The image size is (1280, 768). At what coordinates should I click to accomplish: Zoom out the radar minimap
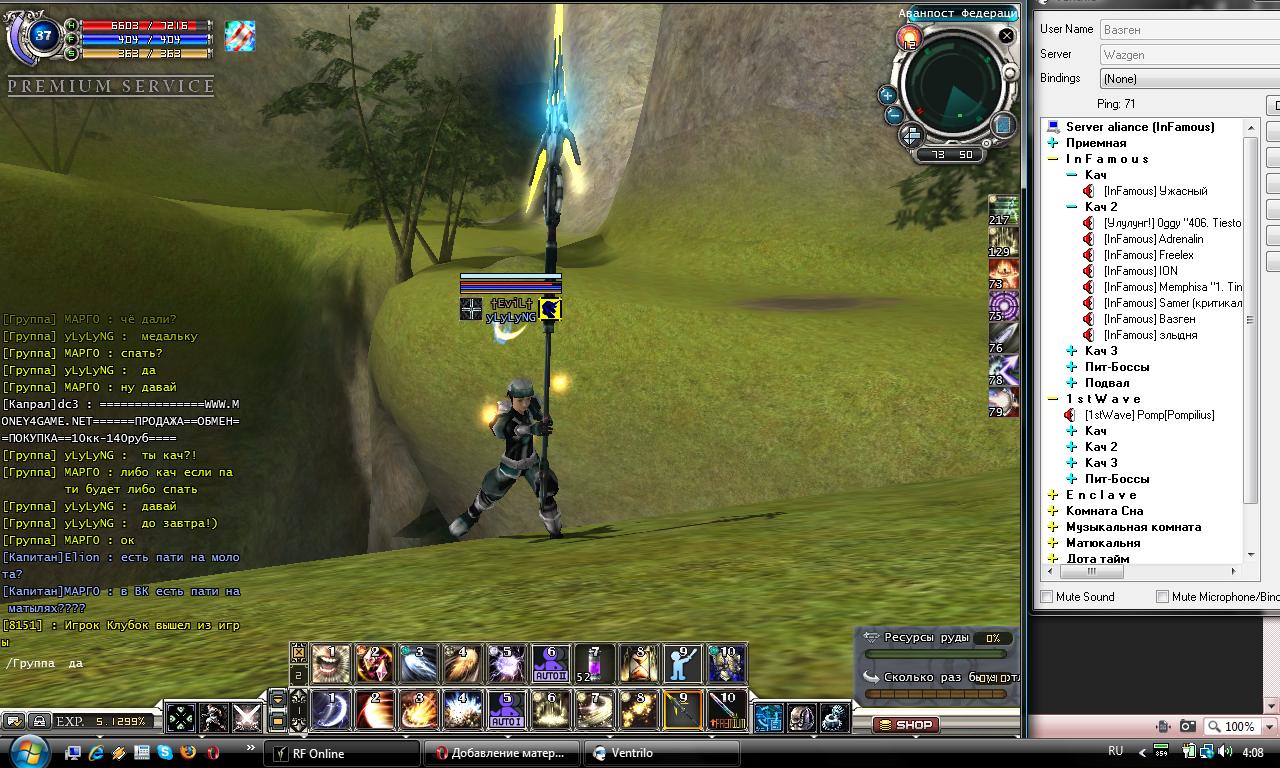[895, 115]
